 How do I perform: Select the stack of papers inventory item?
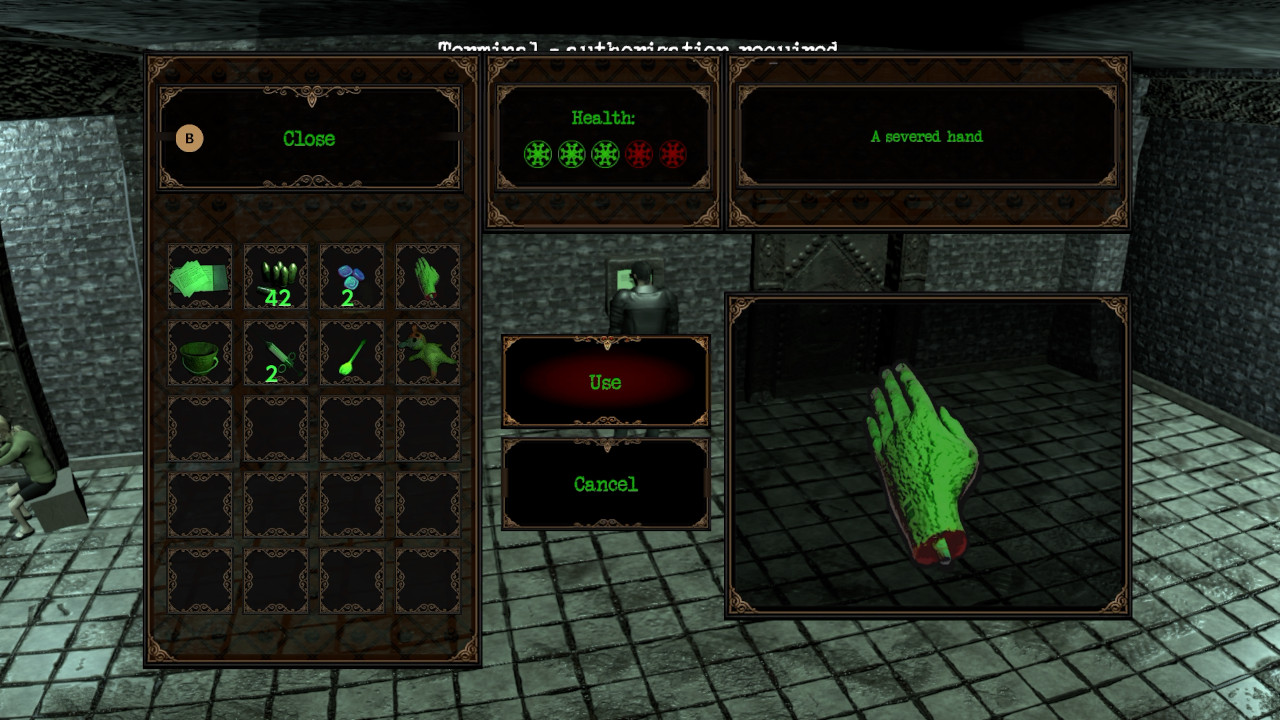coord(200,278)
